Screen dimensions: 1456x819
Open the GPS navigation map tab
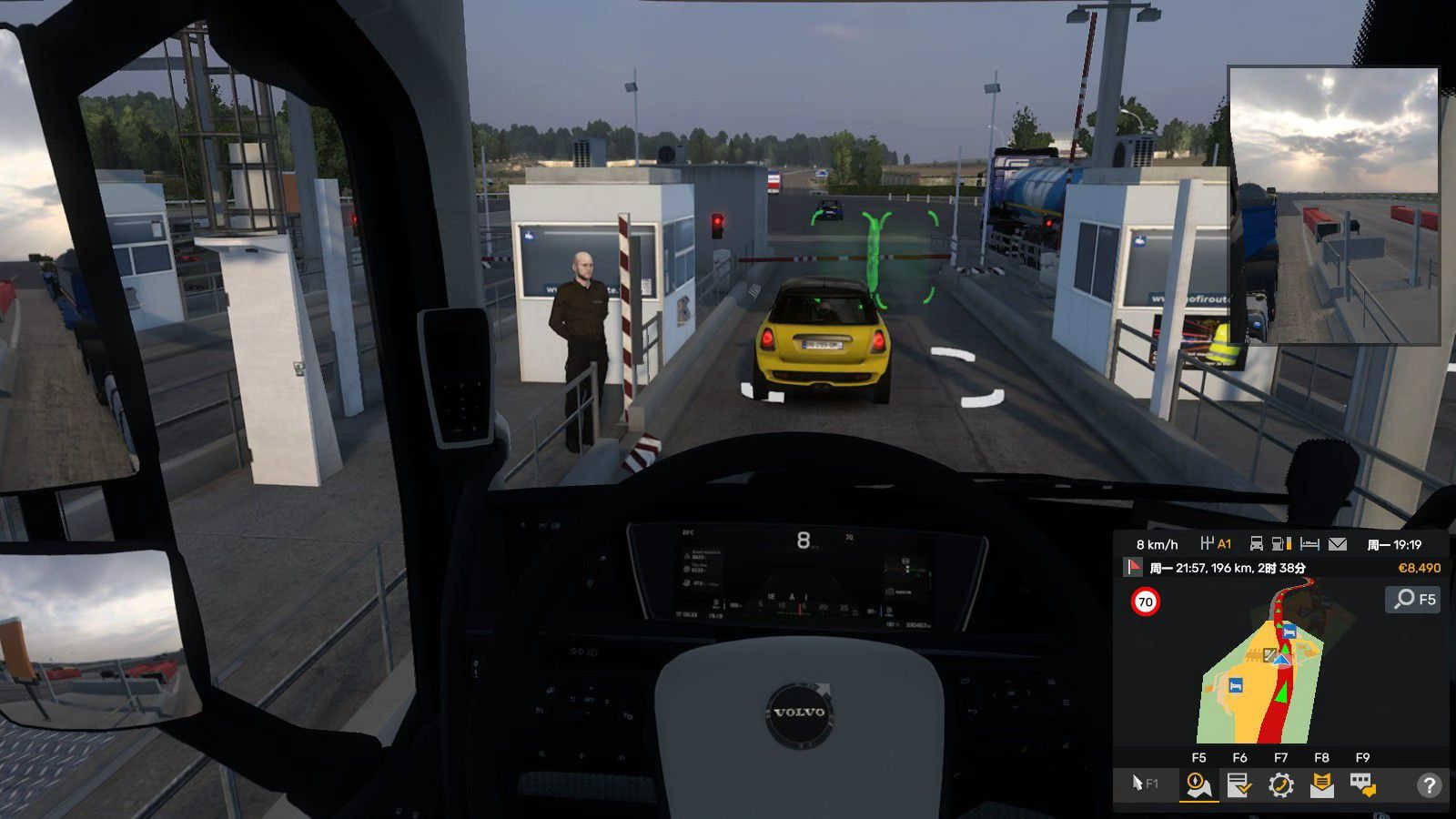point(1198,784)
